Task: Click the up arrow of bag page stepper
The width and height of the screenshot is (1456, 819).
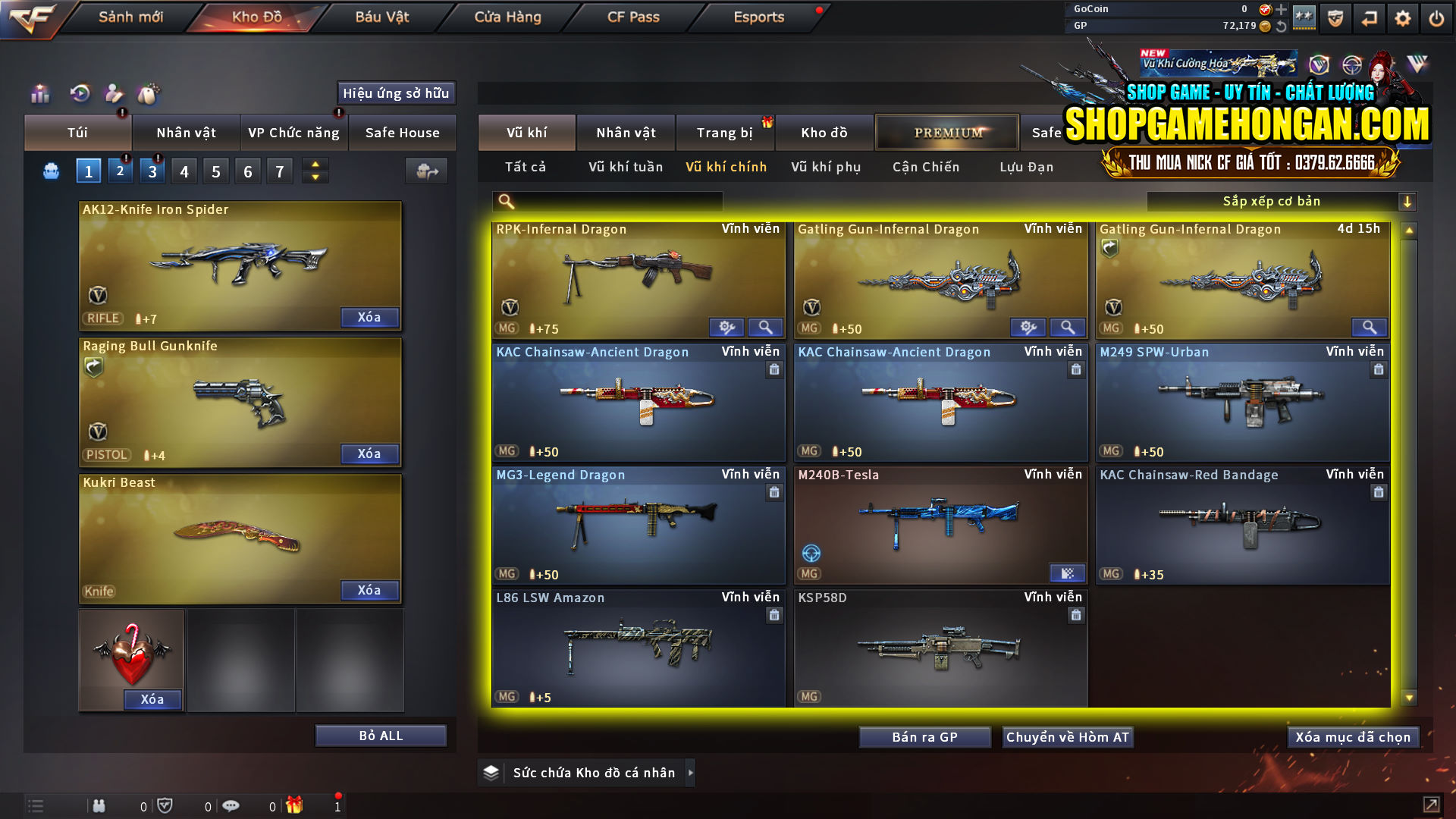Action: [x=314, y=164]
